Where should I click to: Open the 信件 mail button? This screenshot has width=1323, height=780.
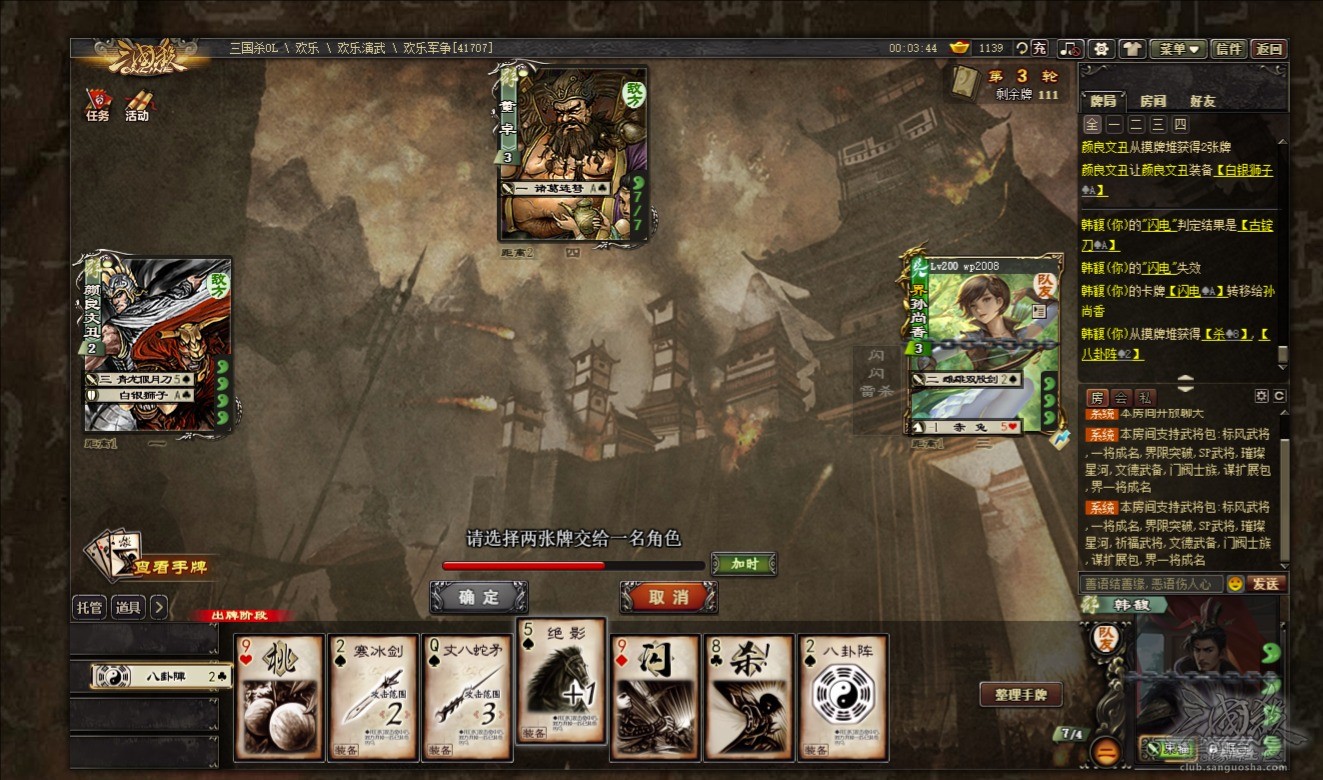pos(1229,48)
